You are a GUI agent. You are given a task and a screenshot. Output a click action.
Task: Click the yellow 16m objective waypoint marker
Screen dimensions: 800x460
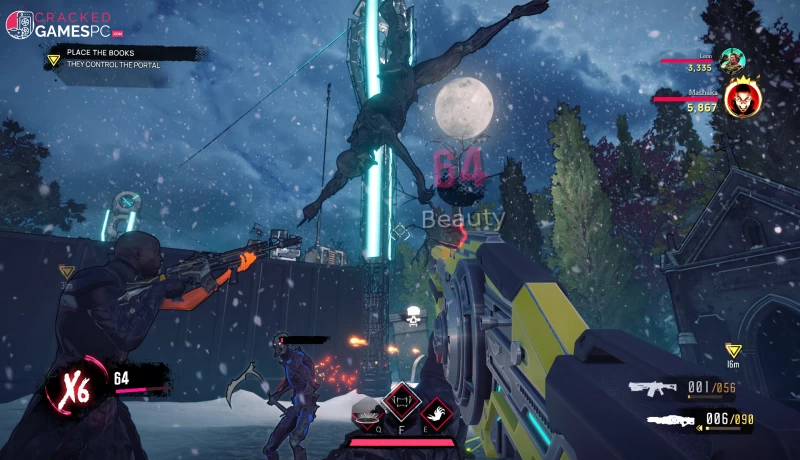tap(733, 351)
